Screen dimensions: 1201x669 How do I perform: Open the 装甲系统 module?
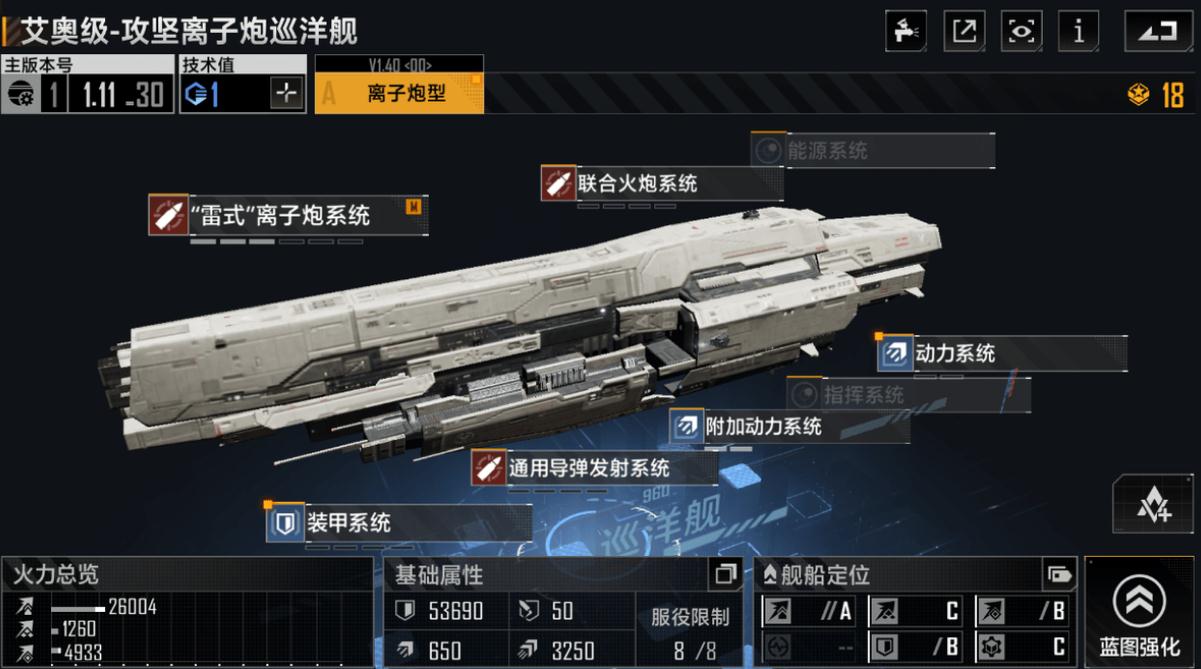pos(398,522)
